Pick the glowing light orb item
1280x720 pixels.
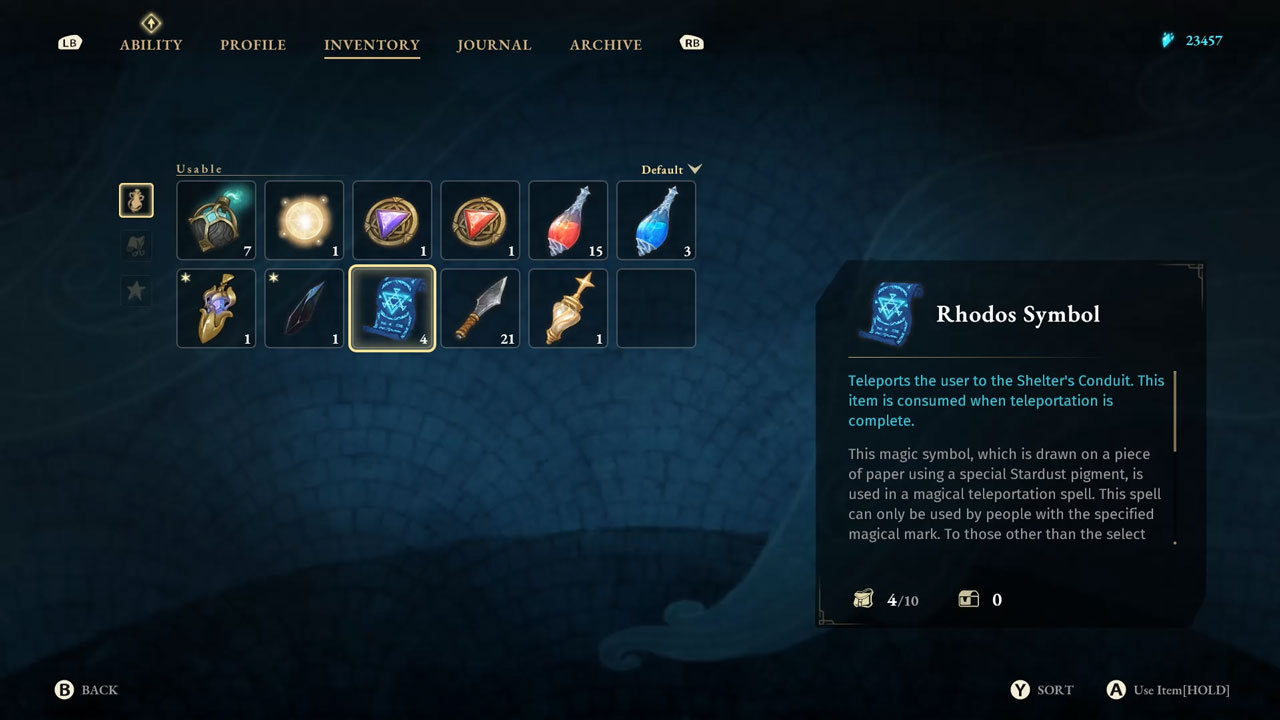click(x=304, y=220)
